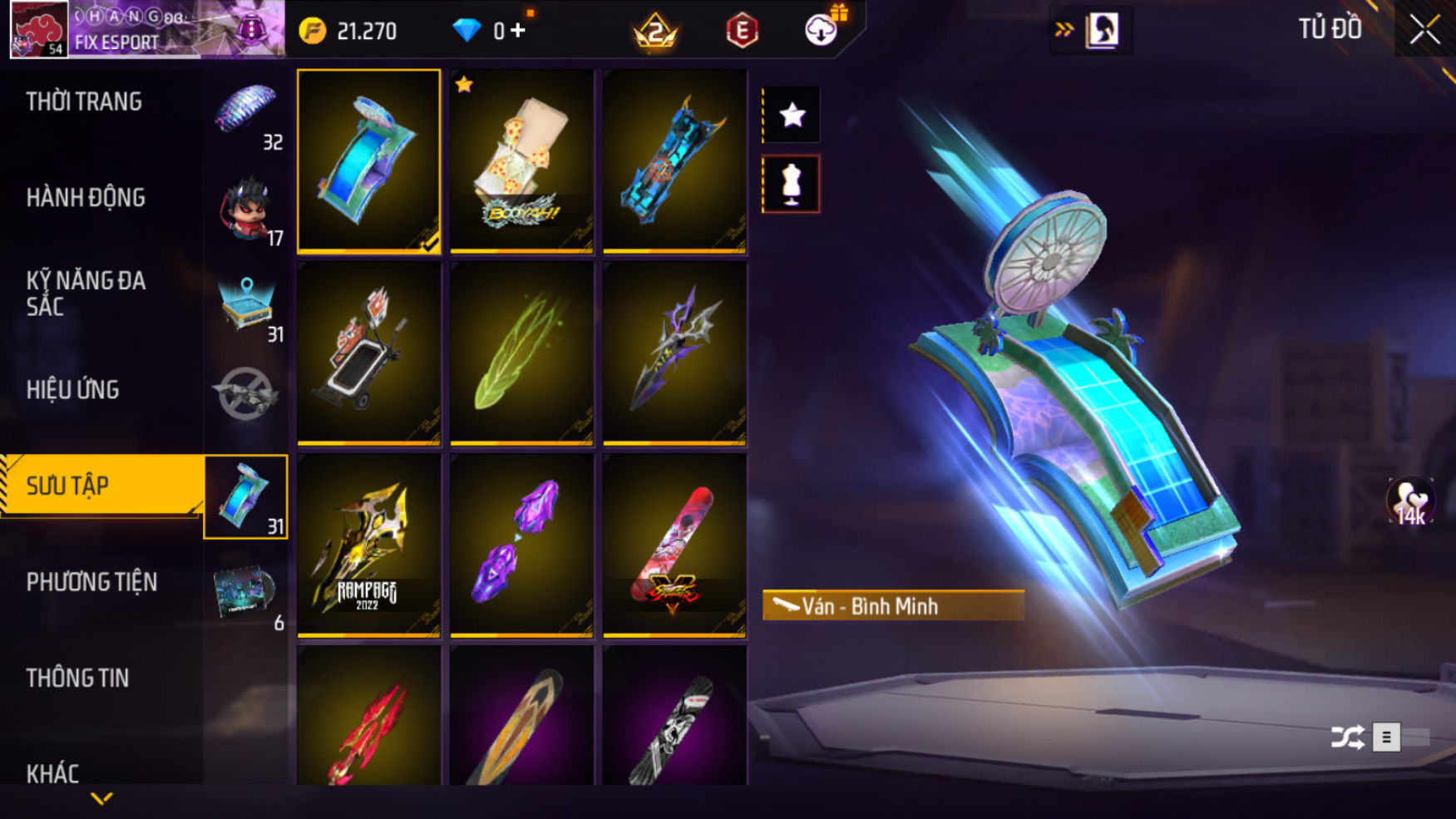Choose the green leaf surfboard skin
Viewport: 1456px width, 819px height.
coord(521,353)
